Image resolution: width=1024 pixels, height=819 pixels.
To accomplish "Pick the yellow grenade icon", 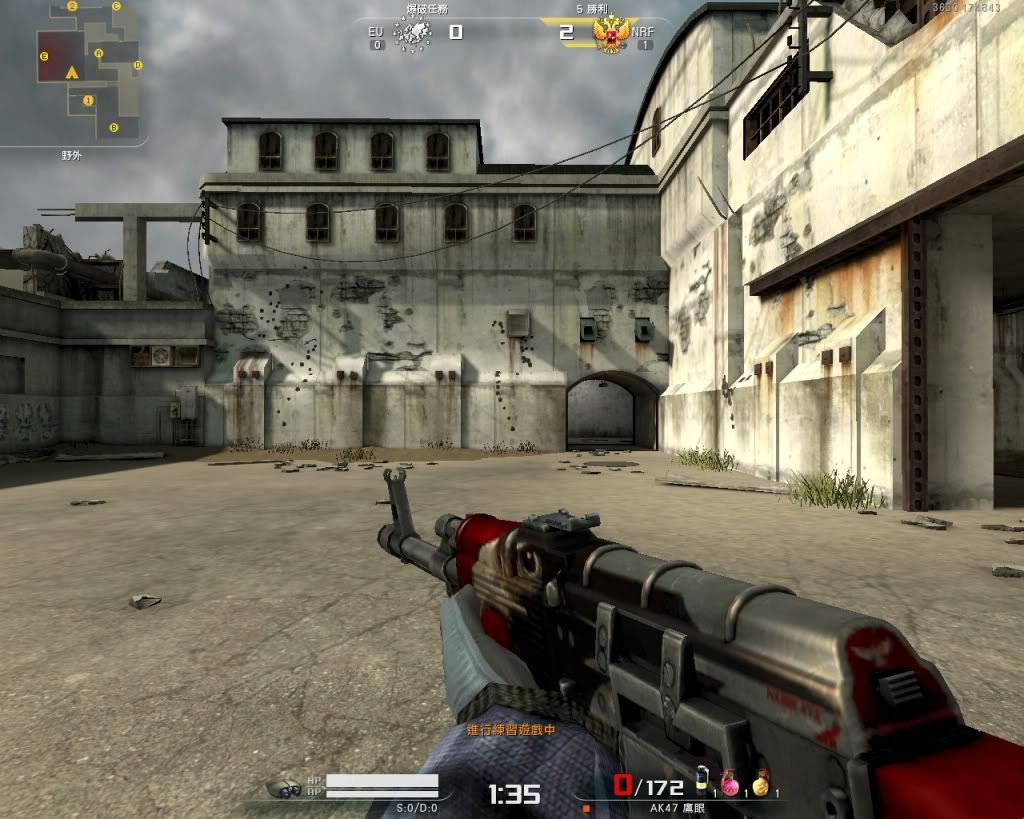I will (x=761, y=783).
